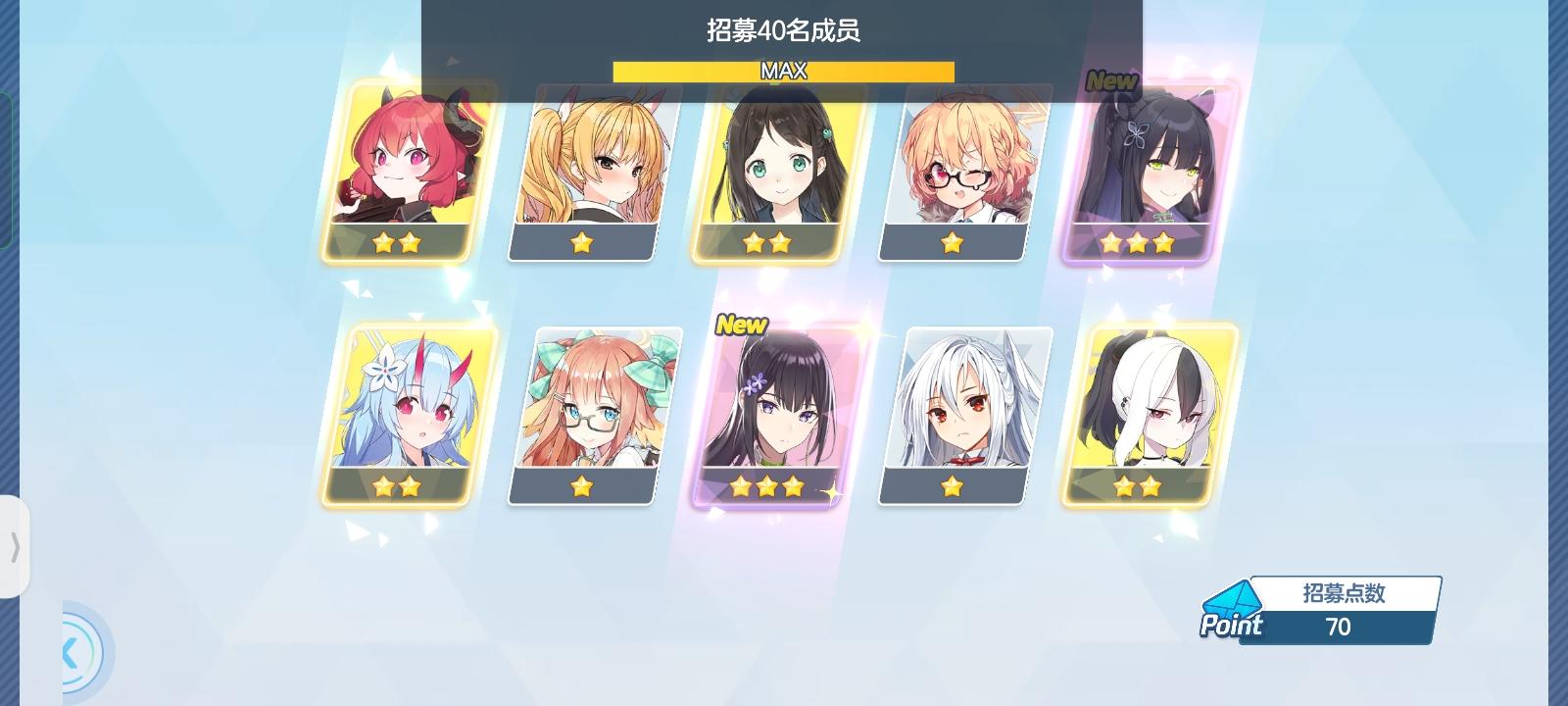Open the white-haired red-eyed character card
This screenshot has width=1568, height=706.
pos(952,412)
